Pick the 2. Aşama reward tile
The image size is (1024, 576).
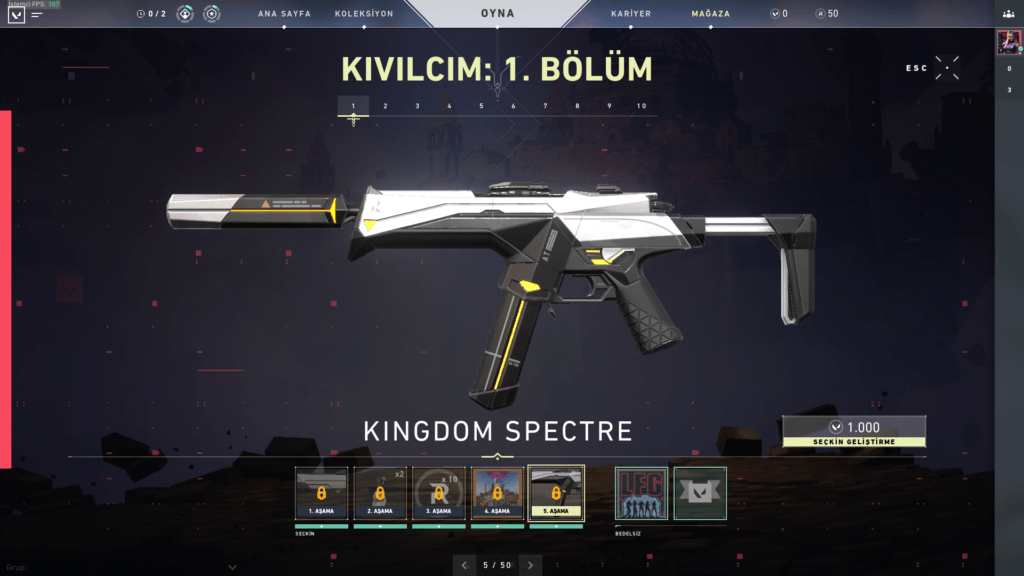point(380,493)
